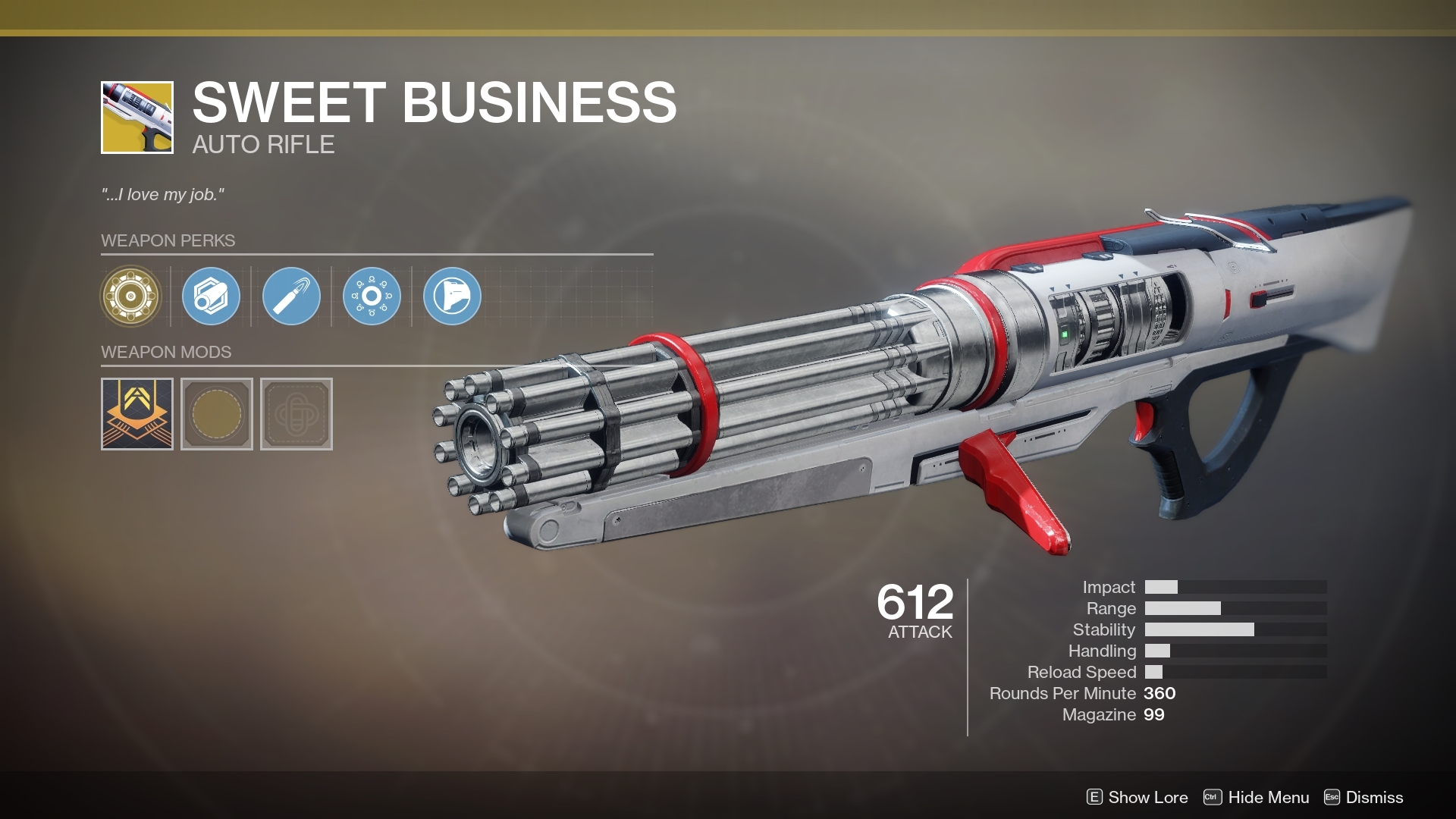This screenshot has width=1456, height=819.
Task: Click the rounds burst perk icon
Action: (x=371, y=297)
